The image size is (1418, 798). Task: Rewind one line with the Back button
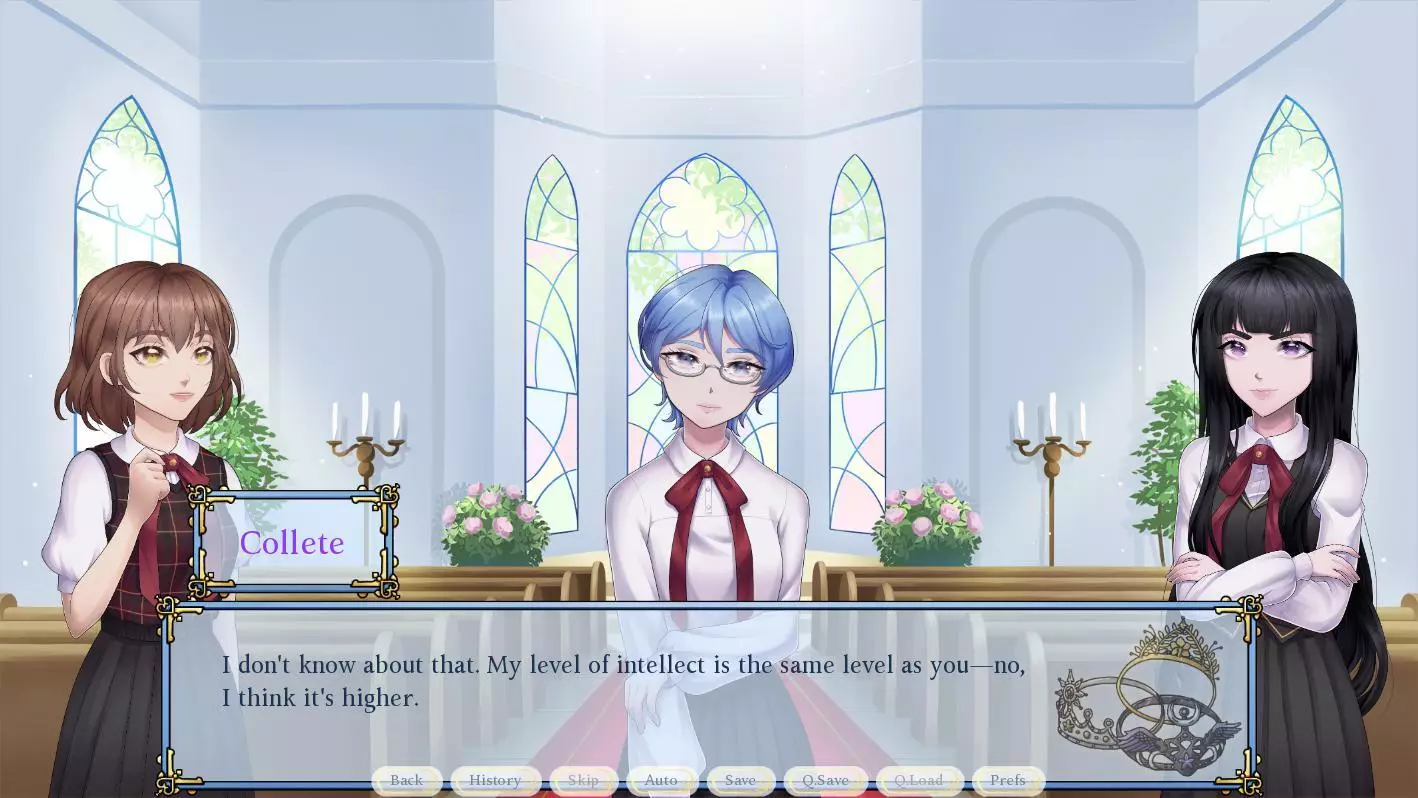[406, 780]
